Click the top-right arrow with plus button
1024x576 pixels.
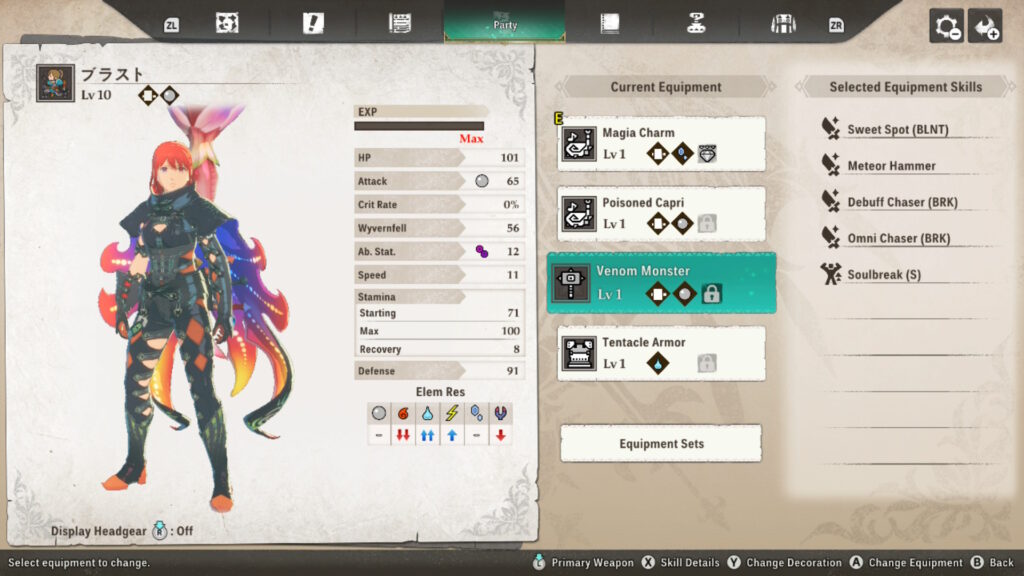985,26
